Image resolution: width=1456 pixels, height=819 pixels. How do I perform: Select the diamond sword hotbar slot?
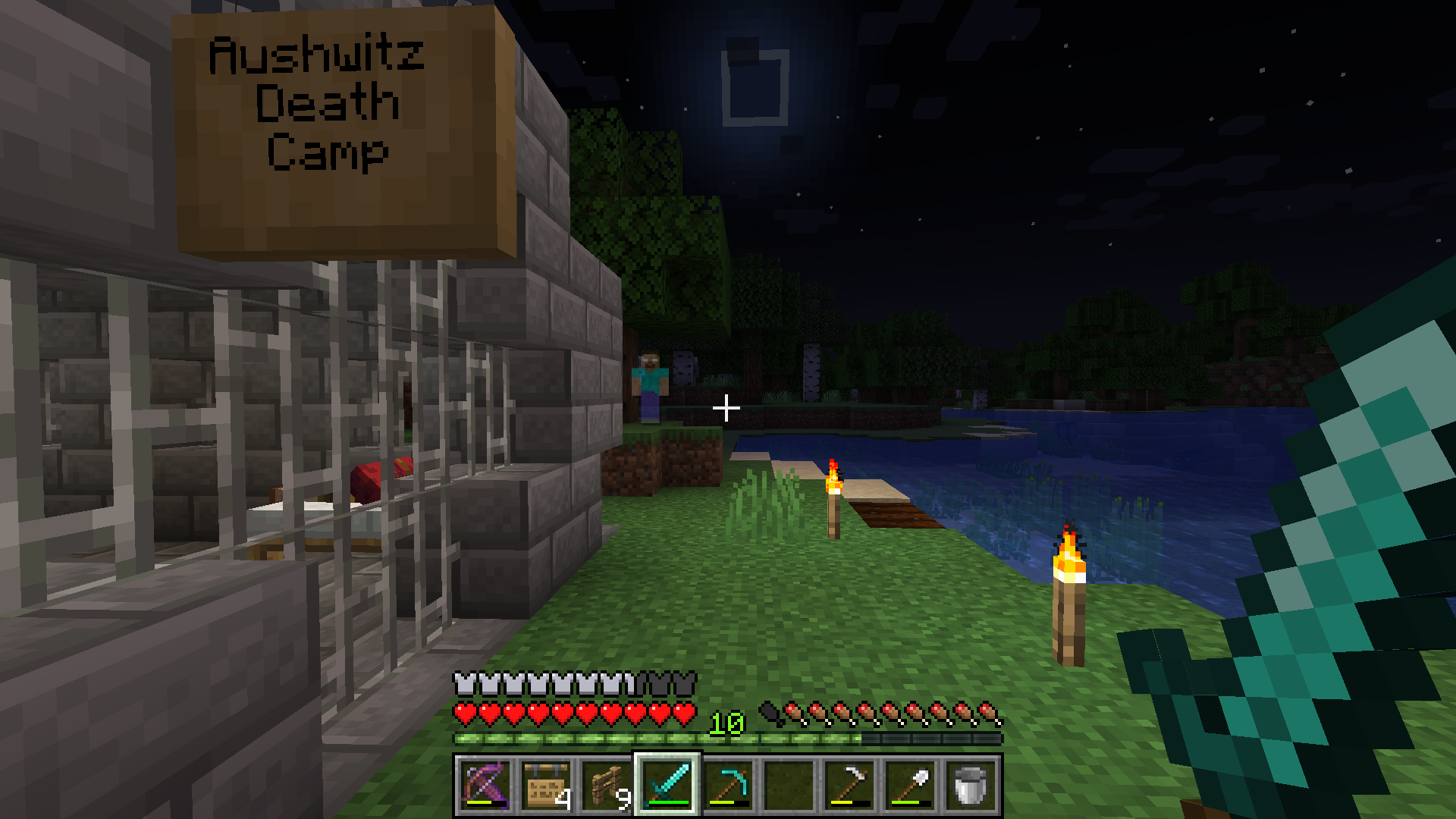point(667,785)
